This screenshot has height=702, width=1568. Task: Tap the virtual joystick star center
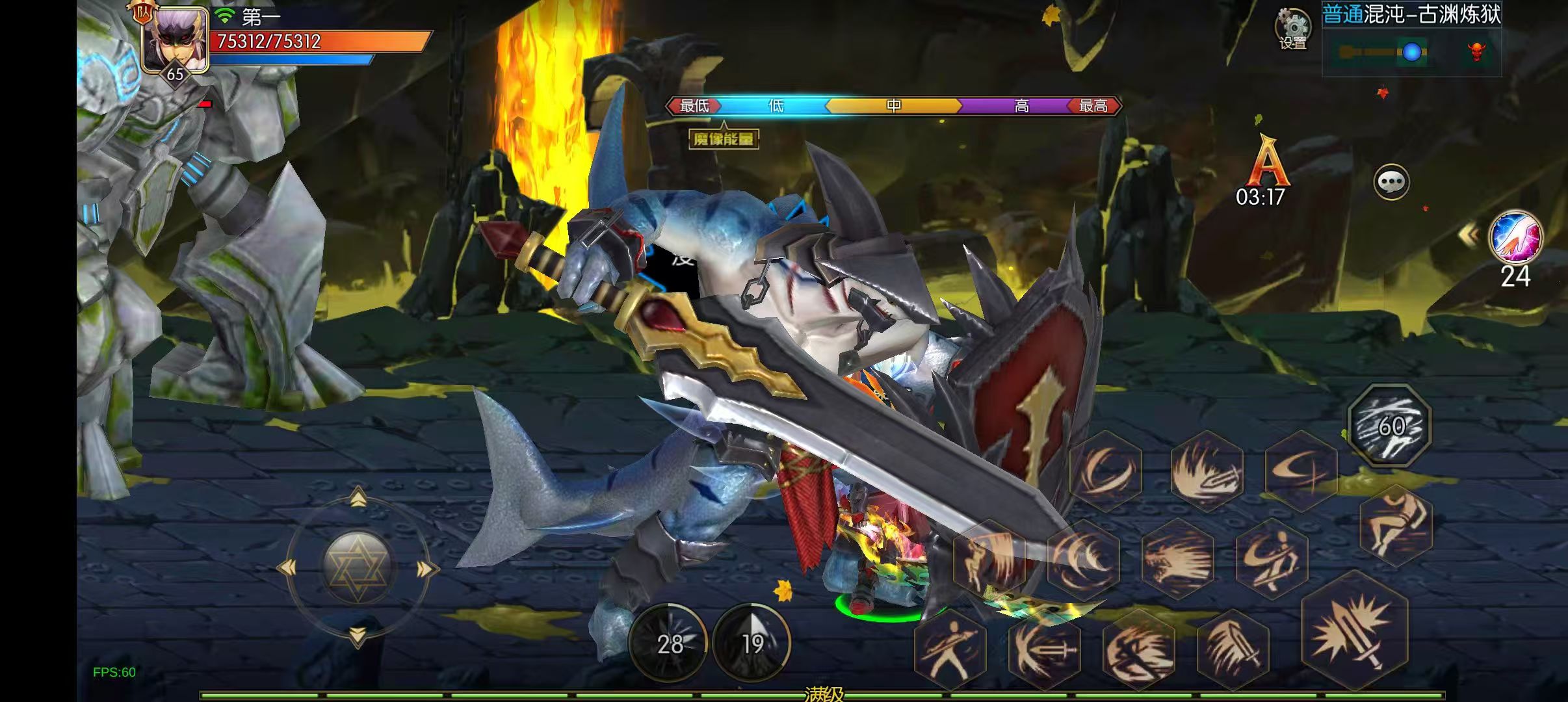coord(357,567)
